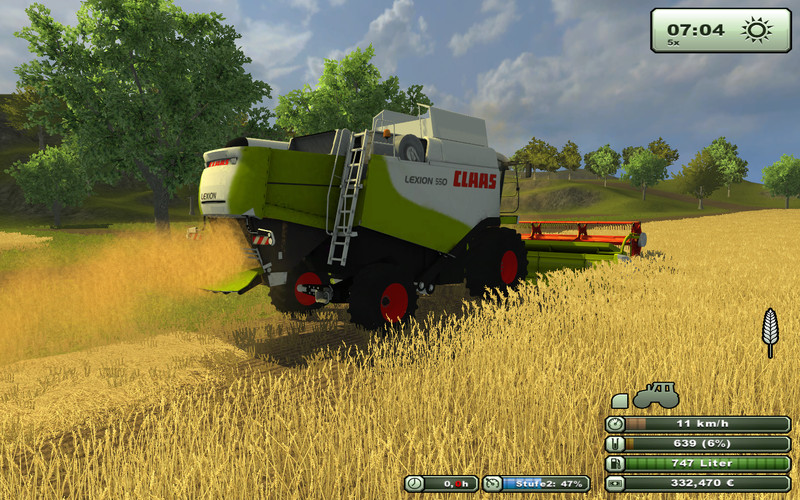Click the sun weather icon
Image resolution: width=800 pixels, height=500 pixels.
point(757,30)
